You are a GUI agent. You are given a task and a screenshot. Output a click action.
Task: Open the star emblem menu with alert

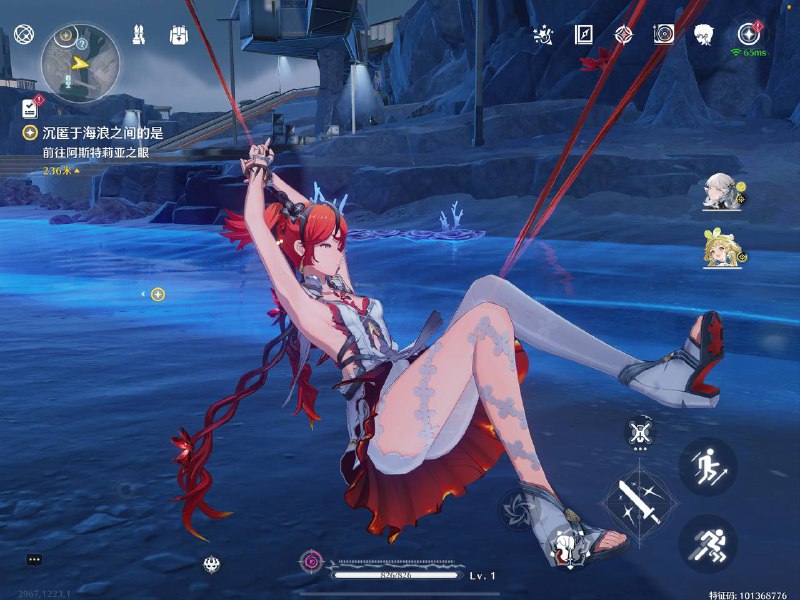point(748,34)
